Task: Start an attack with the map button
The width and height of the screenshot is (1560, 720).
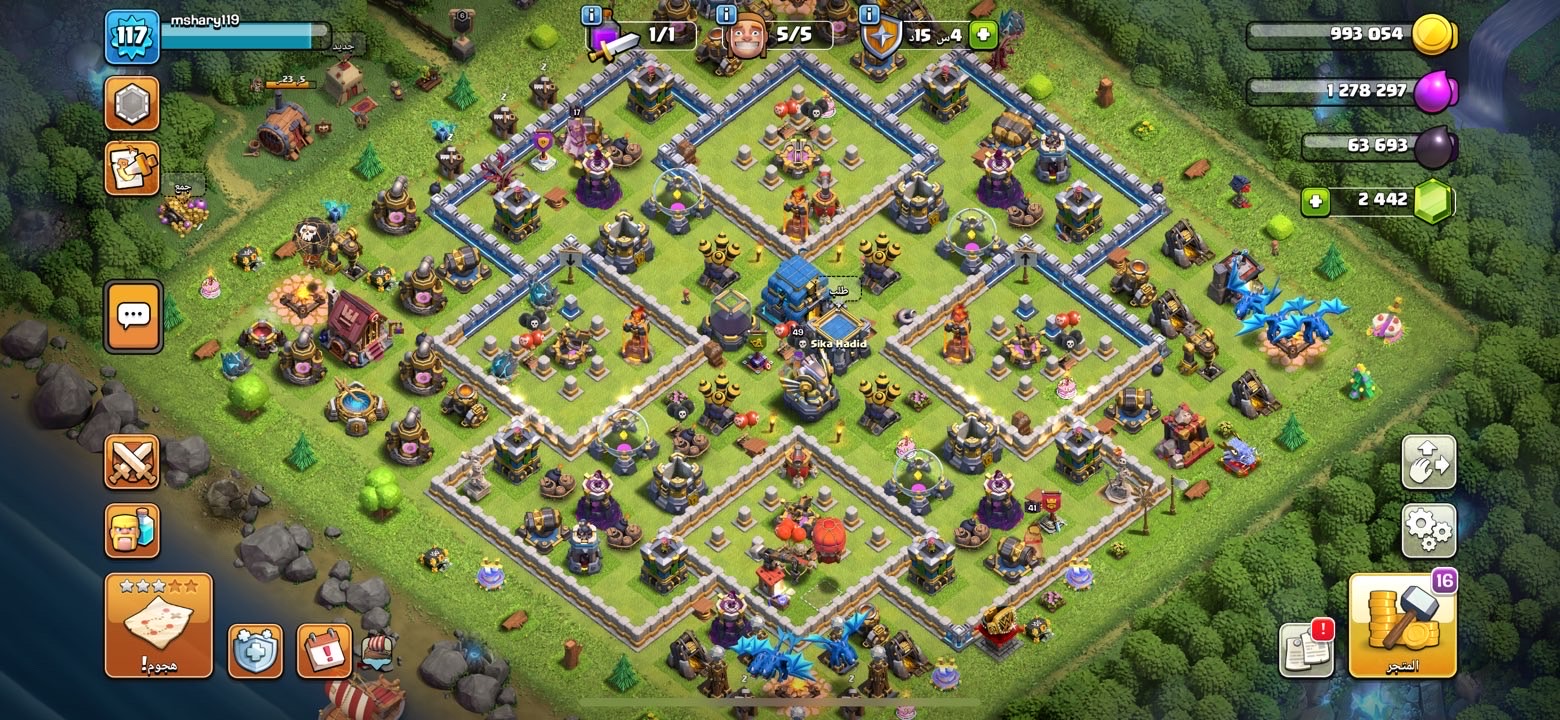Action: pos(158,624)
